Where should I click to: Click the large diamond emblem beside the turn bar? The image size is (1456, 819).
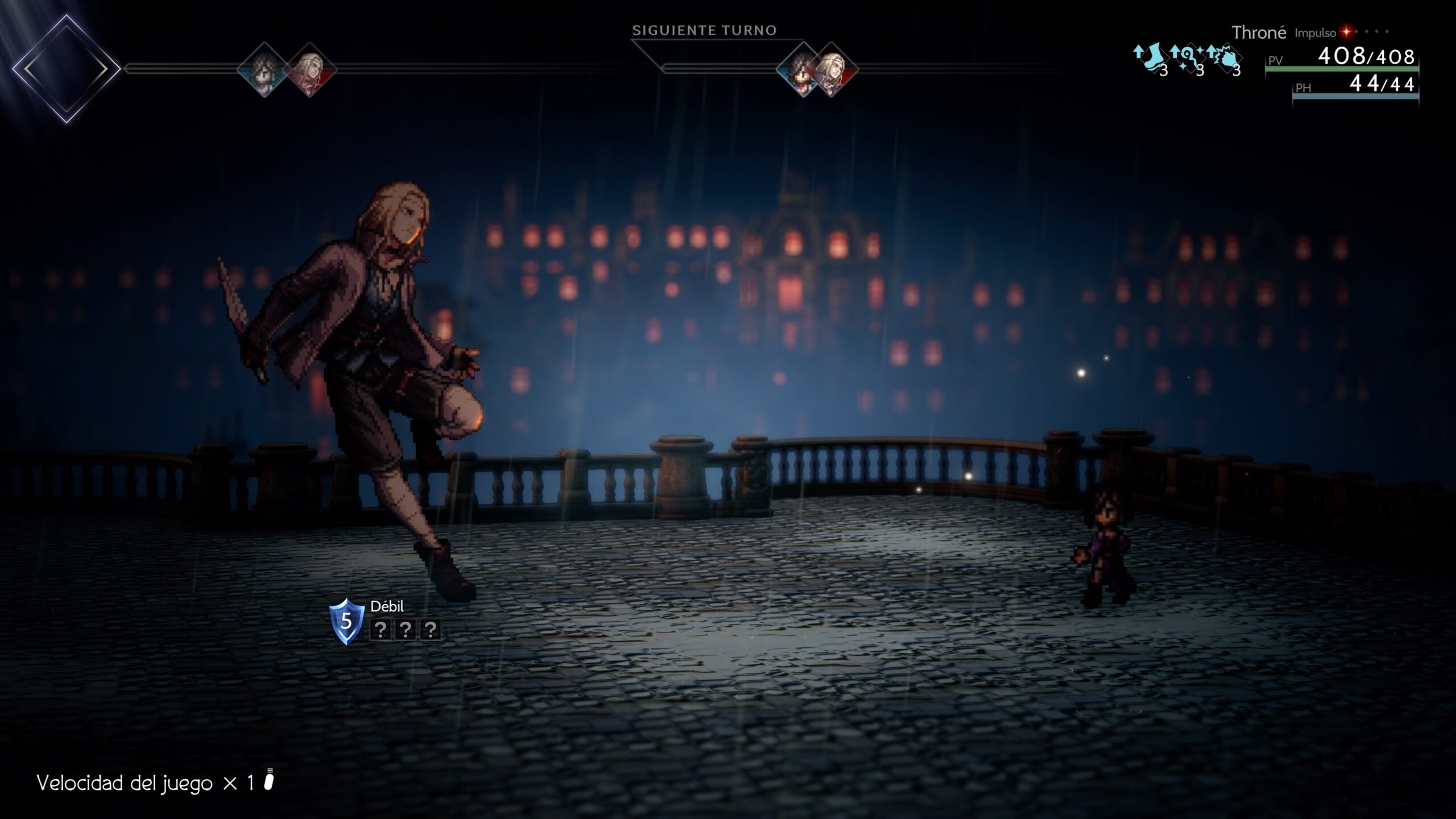(x=66, y=69)
